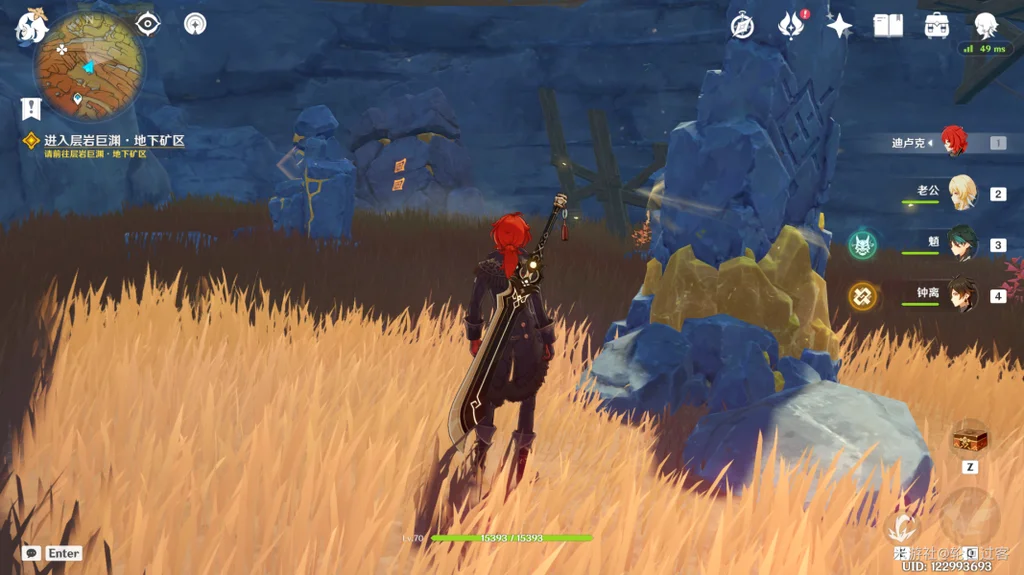Image resolution: width=1024 pixels, height=575 pixels.
Task: Open the chat speech bubble
Action: point(31,553)
